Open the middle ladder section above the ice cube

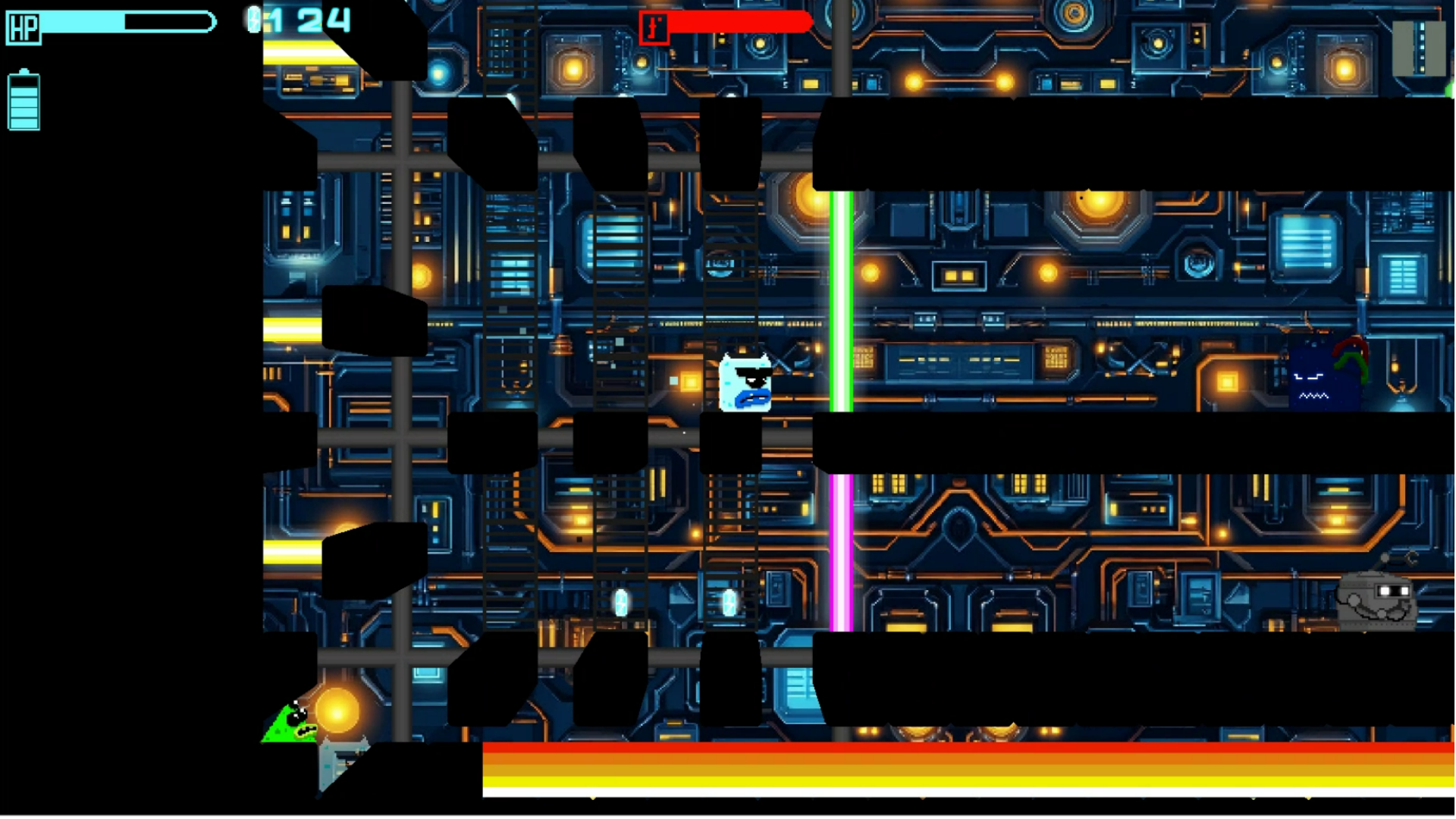click(x=732, y=265)
